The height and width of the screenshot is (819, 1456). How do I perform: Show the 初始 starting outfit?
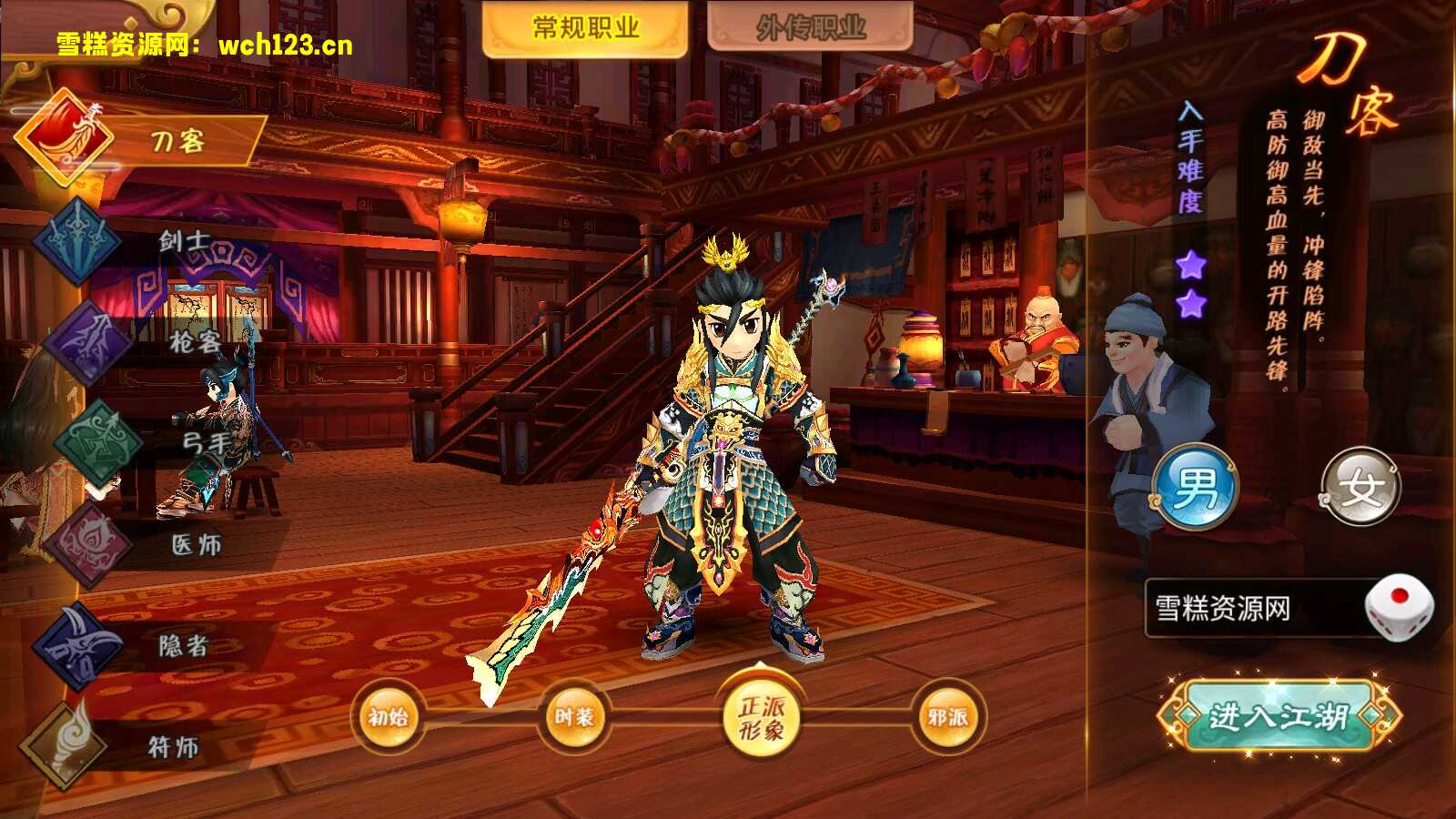point(389,717)
